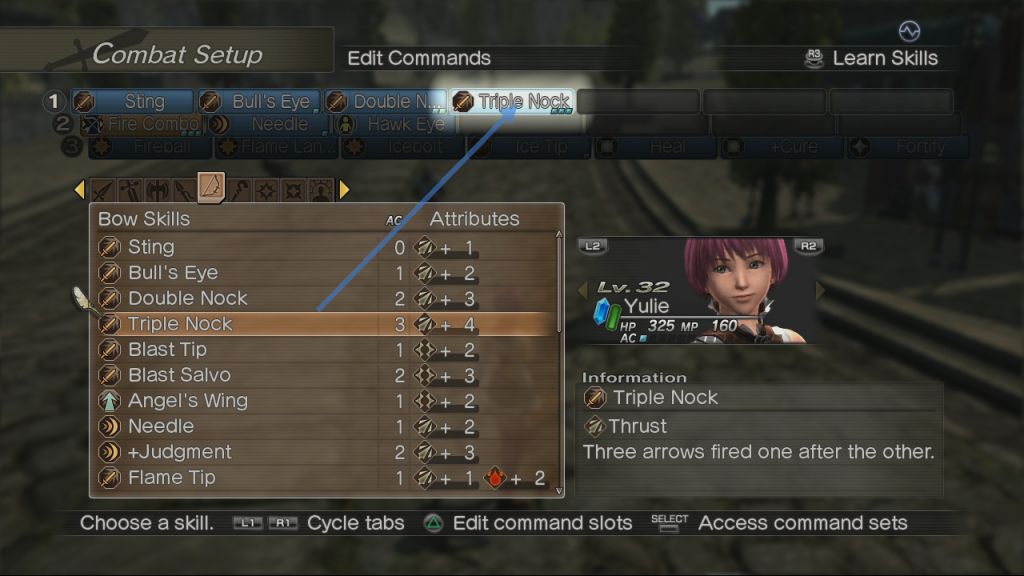The height and width of the screenshot is (576, 1024).
Task: Choose the +Judgment skill
Action: point(179,452)
